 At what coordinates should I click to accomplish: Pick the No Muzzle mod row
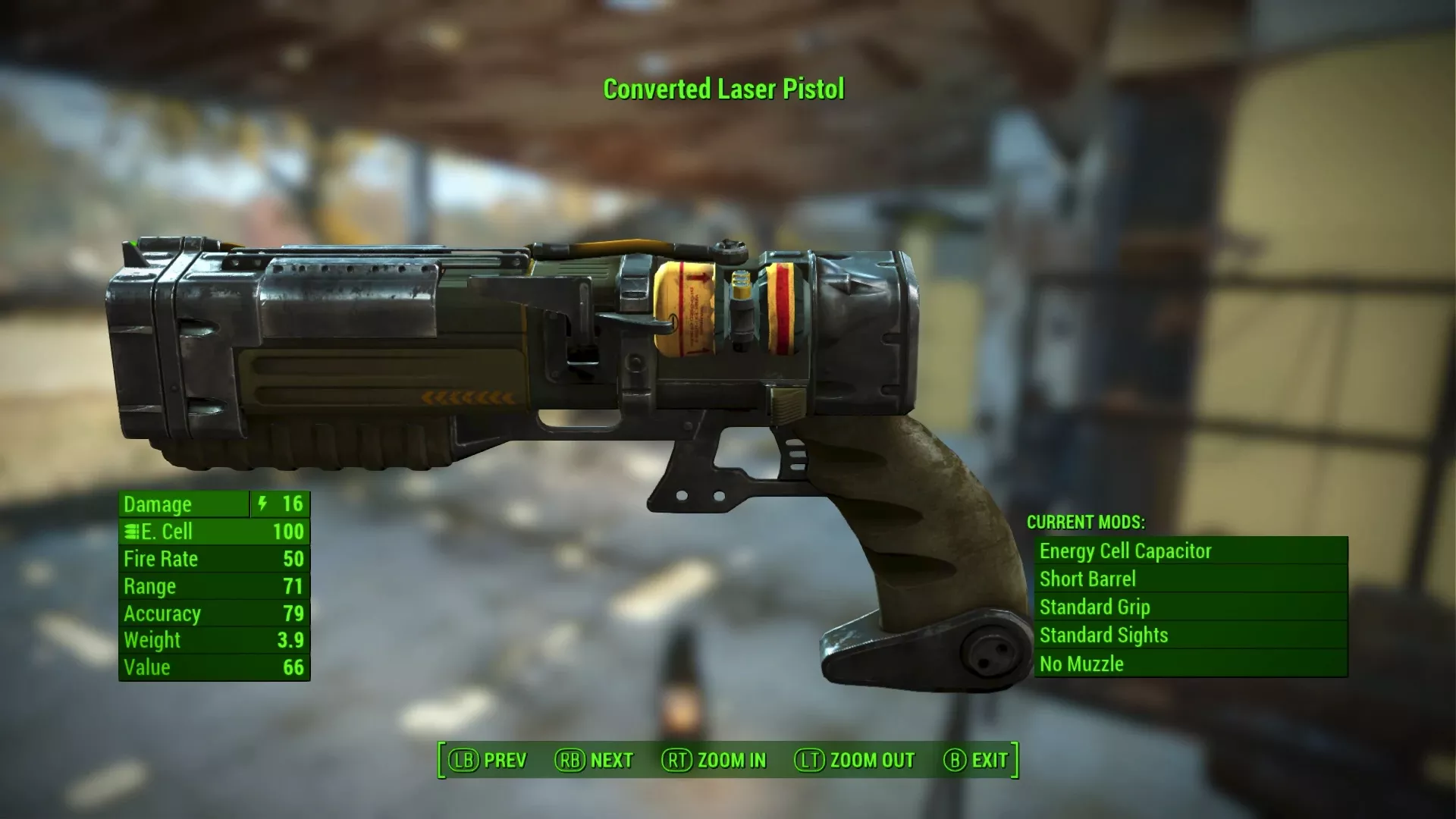[x=1191, y=664]
